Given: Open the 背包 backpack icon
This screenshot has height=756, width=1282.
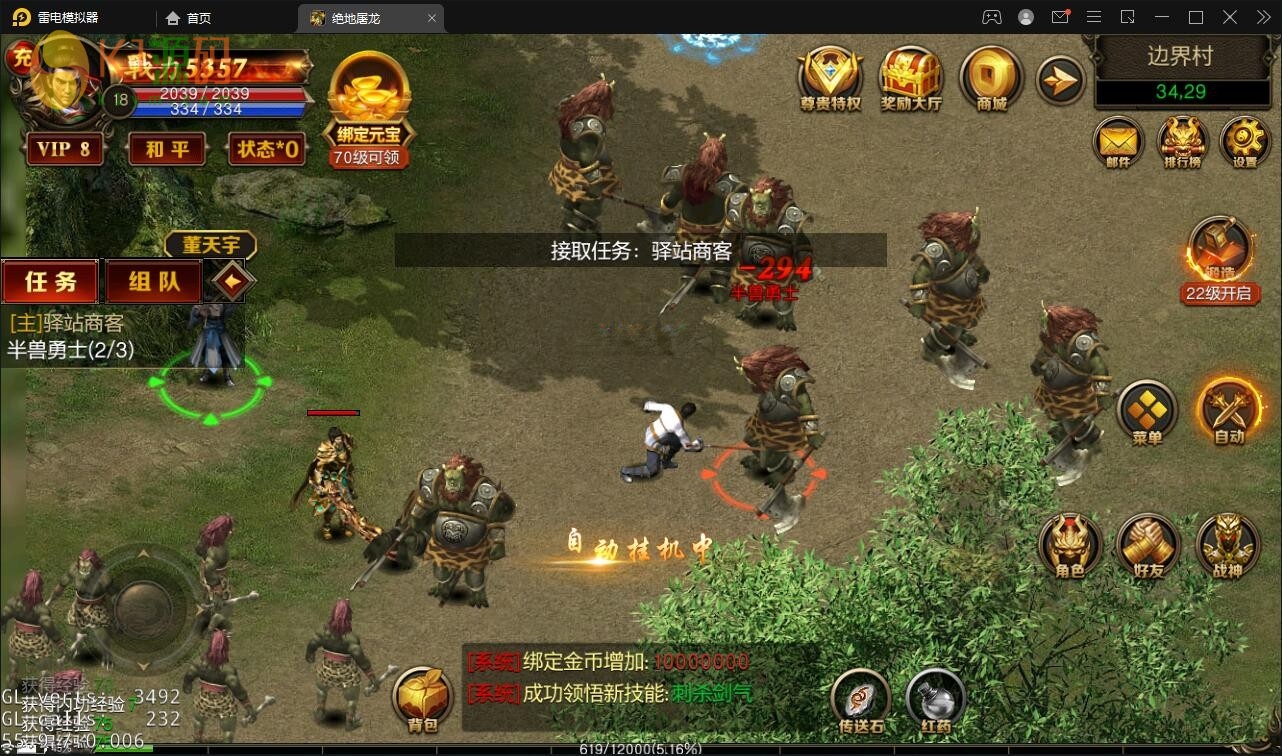Looking at the screenshot, I should point(423,692).
